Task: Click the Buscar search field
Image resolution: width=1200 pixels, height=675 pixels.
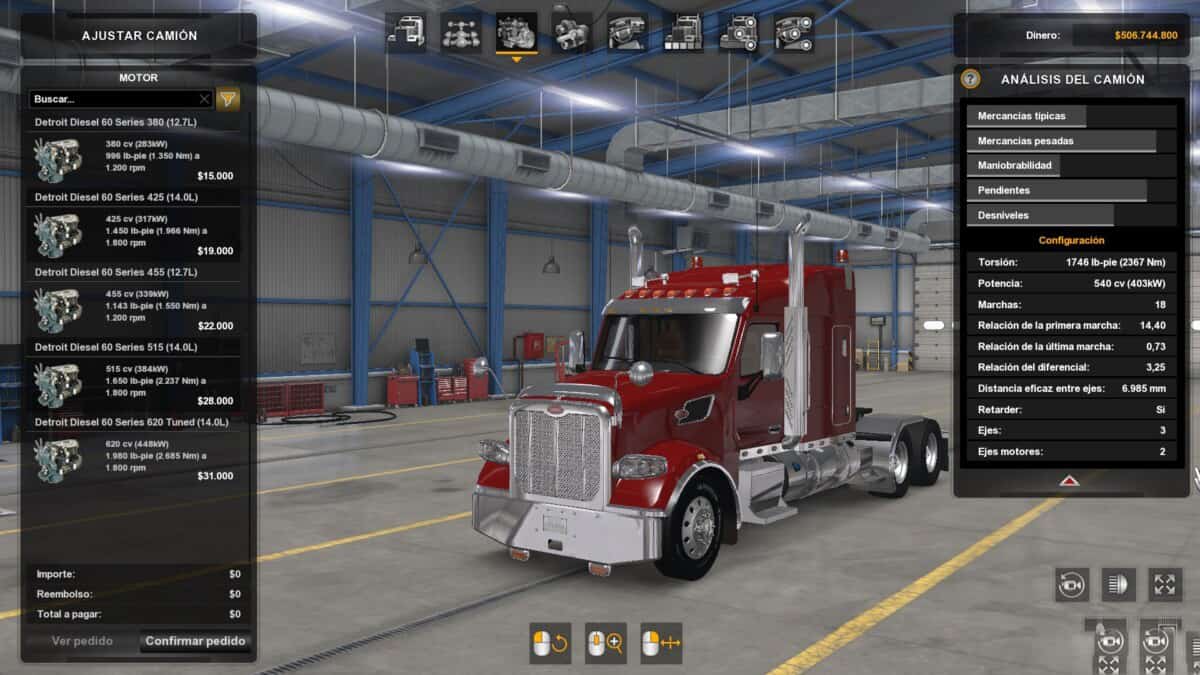Action: [113, 99]
